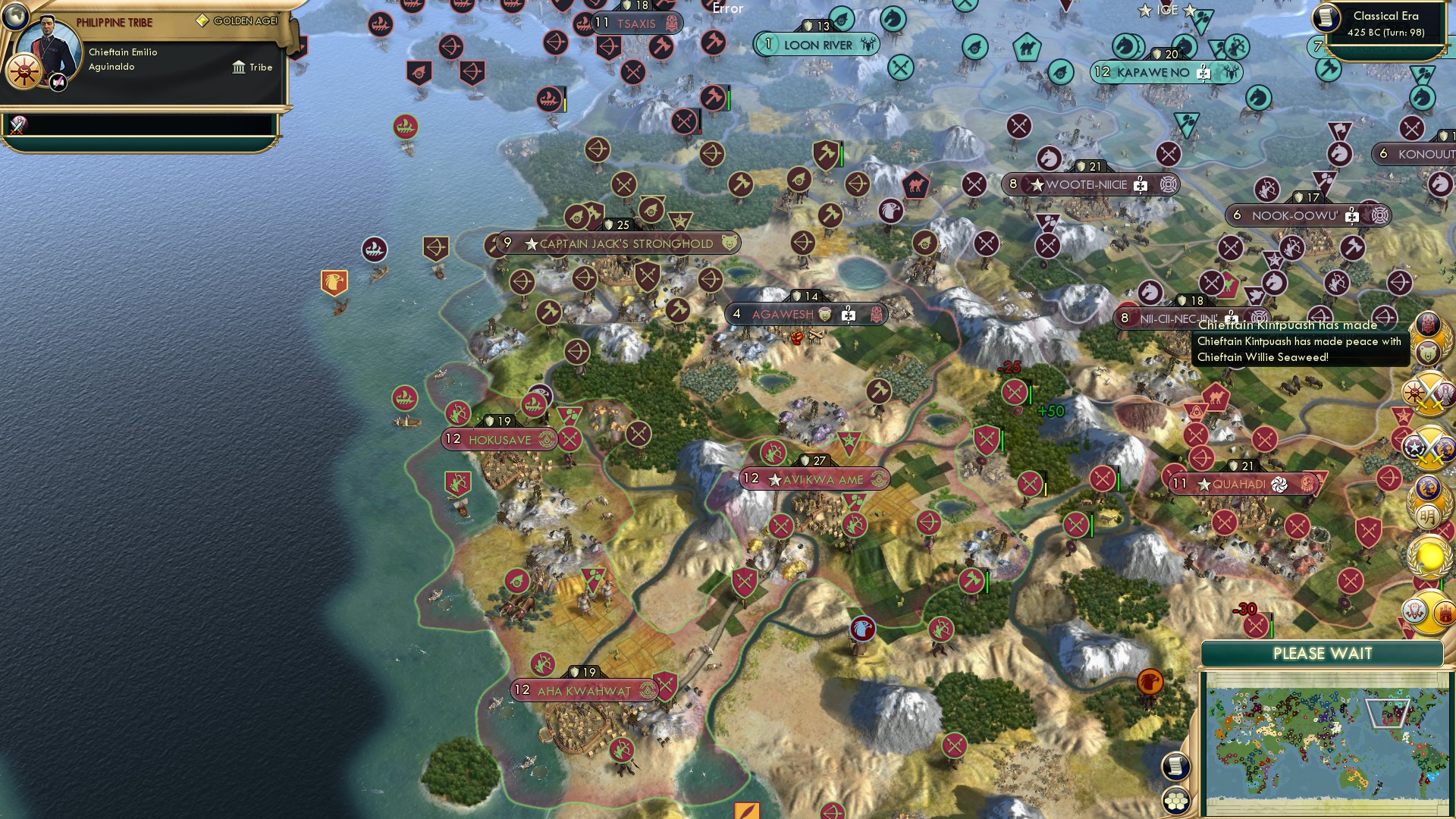This screenshot has height=819, width=1456.
Task: Click Hokusave's city banner
Action: (499, 439)
